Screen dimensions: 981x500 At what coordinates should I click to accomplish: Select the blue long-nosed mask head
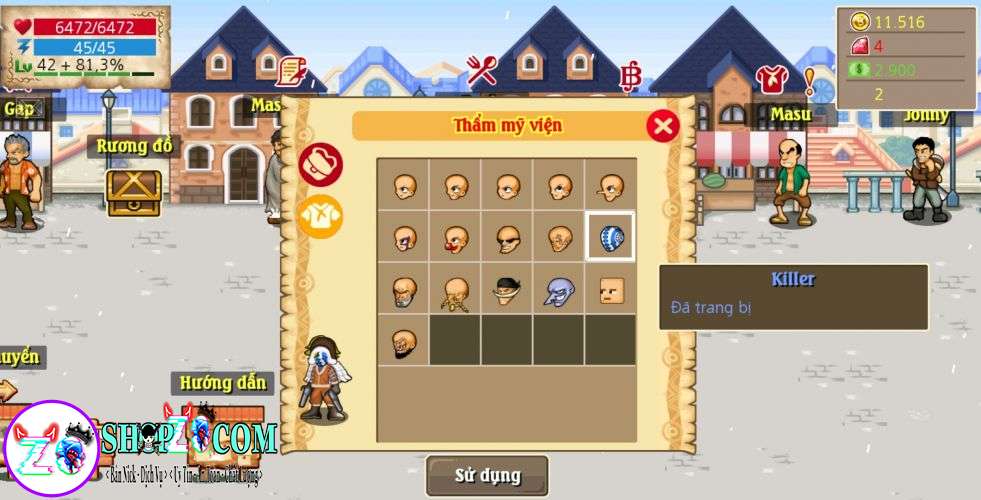(x=558, y=289)
